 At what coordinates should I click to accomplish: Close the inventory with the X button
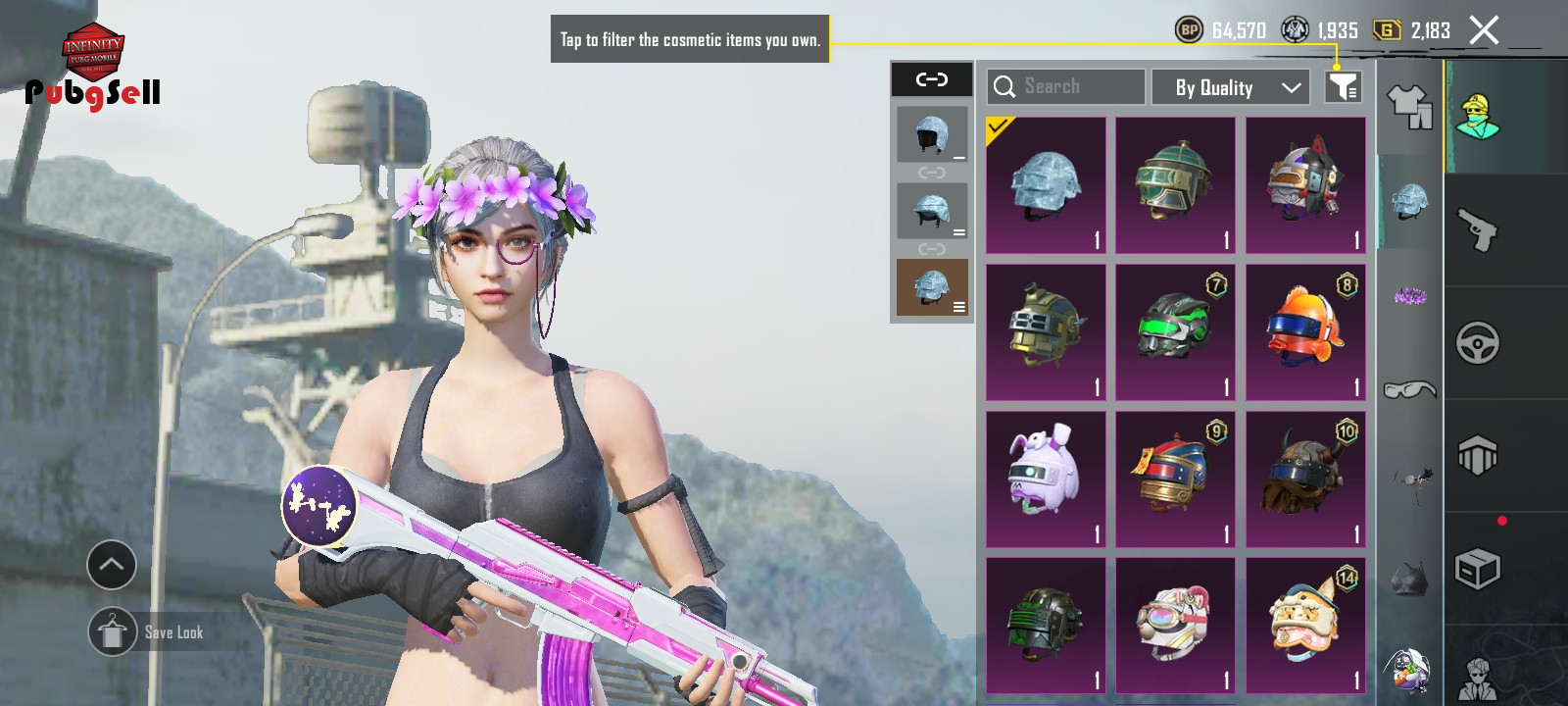tap(1484, 30)
